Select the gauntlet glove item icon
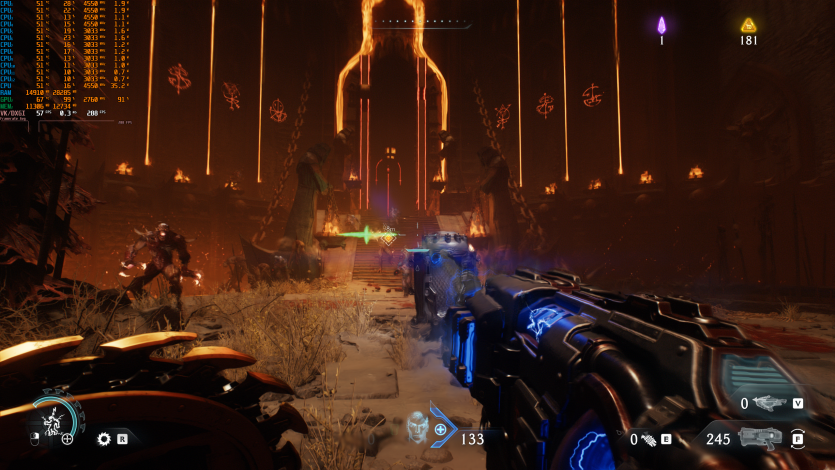The width and height of the screenshot is (835, 470). click(x=649, y=439)
